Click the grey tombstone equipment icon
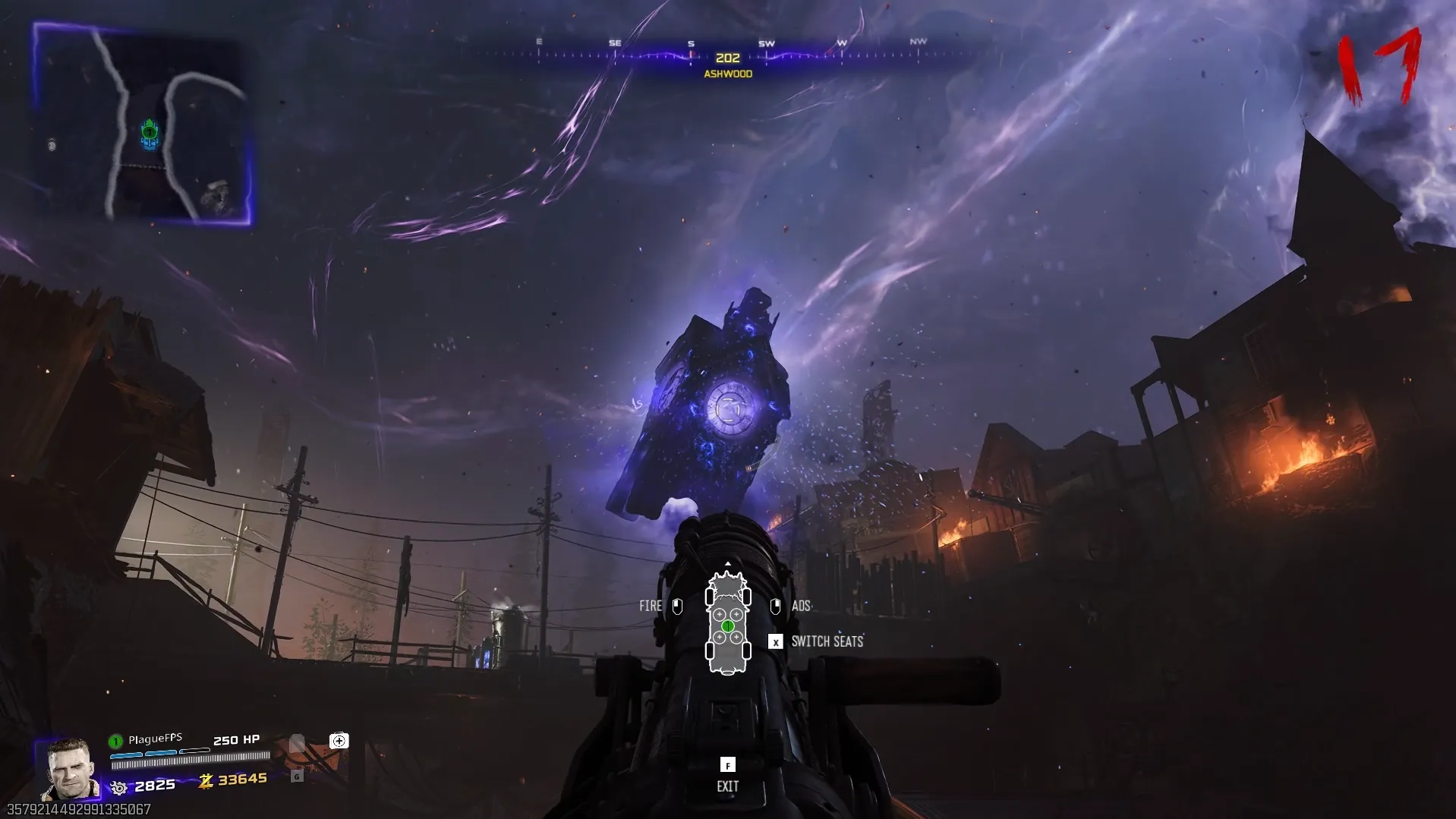The width and height of the screenshot is (1456, 819). click(x=297, y=743)
